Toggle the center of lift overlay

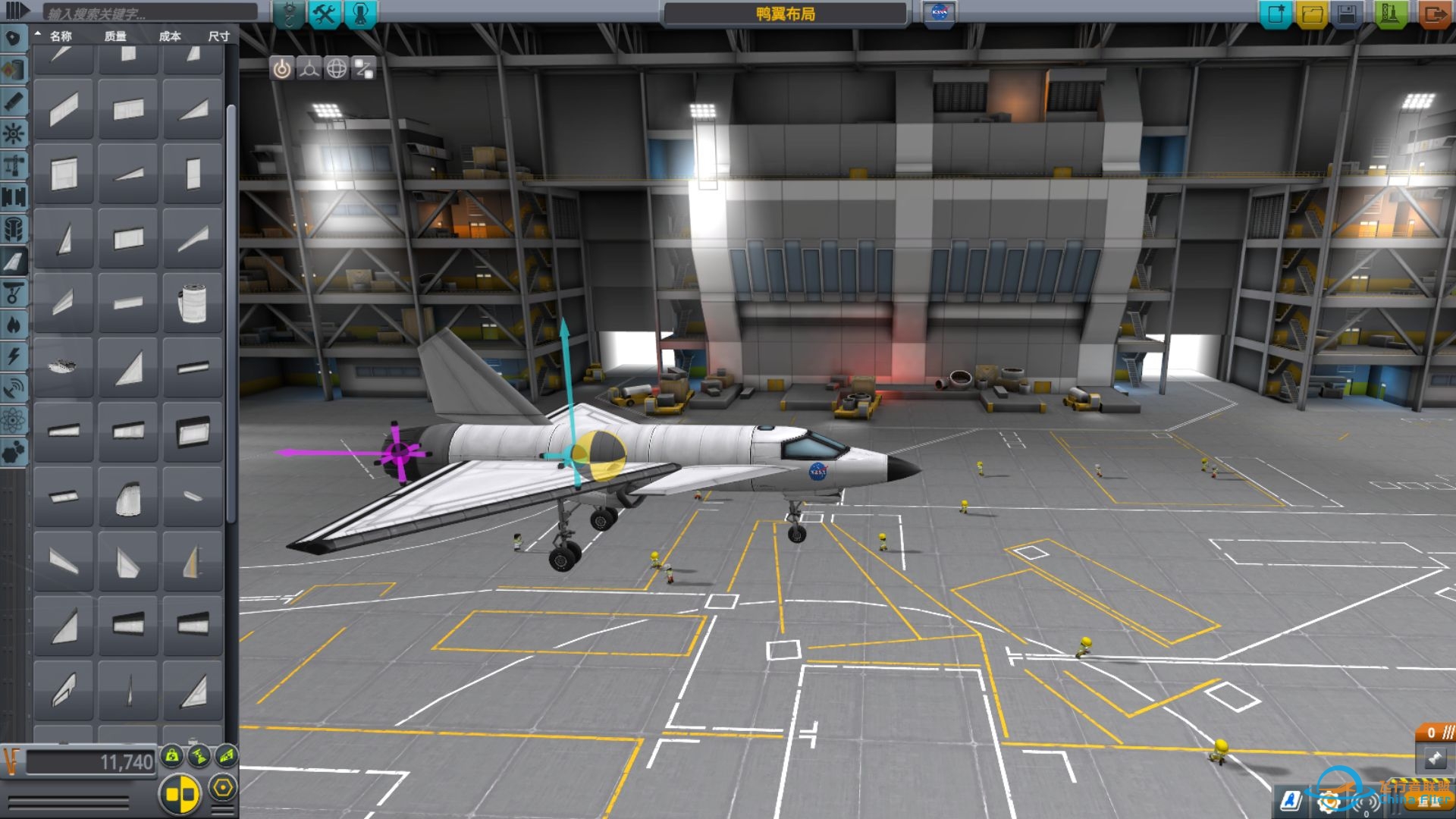click(227, 755)
